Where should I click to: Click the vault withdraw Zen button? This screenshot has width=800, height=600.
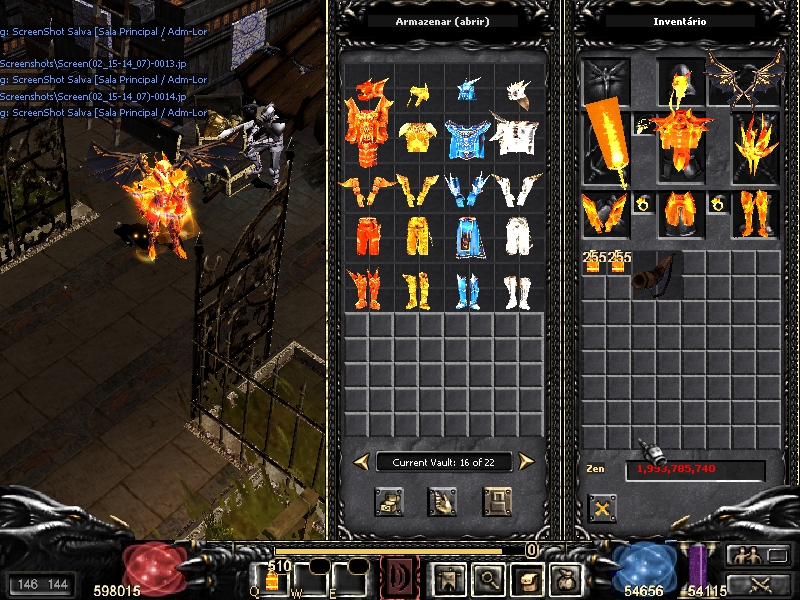coord(442,500)
